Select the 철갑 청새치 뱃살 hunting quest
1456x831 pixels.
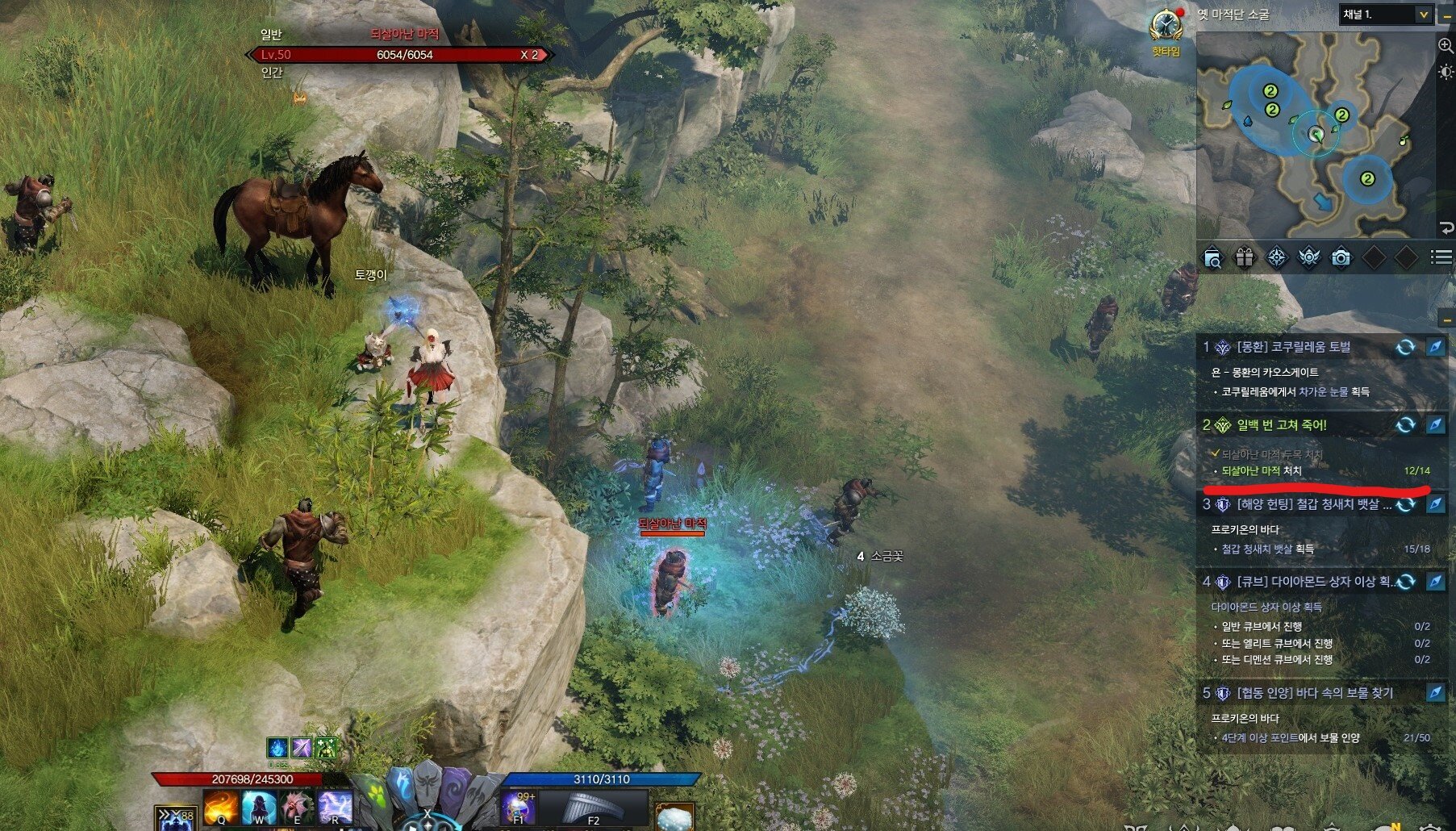pyautogui.click(x=1299, y=504)
